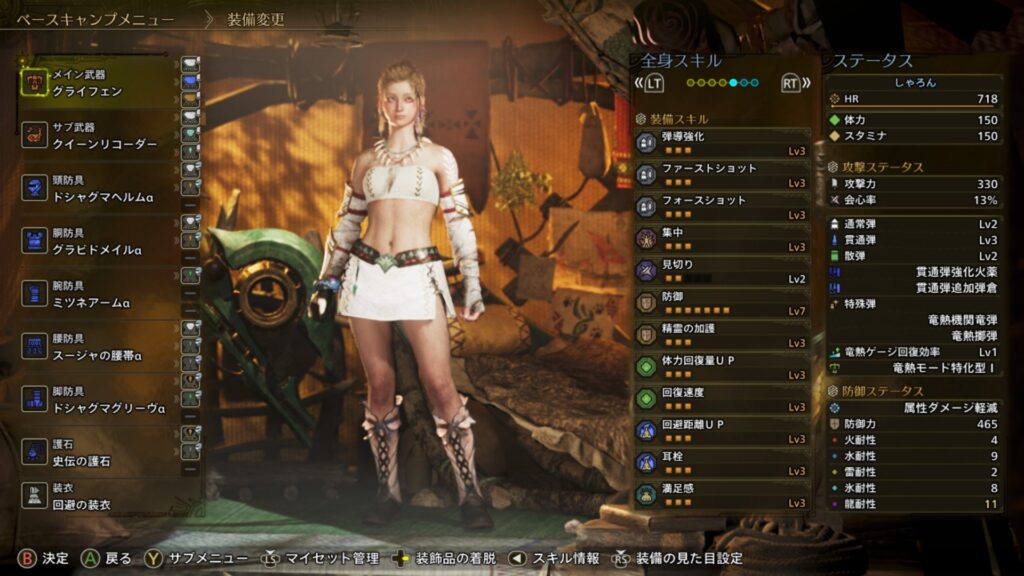
Task: Choose the 見切り skill entry
Action: pyautogui.click(x=722, y=271)
